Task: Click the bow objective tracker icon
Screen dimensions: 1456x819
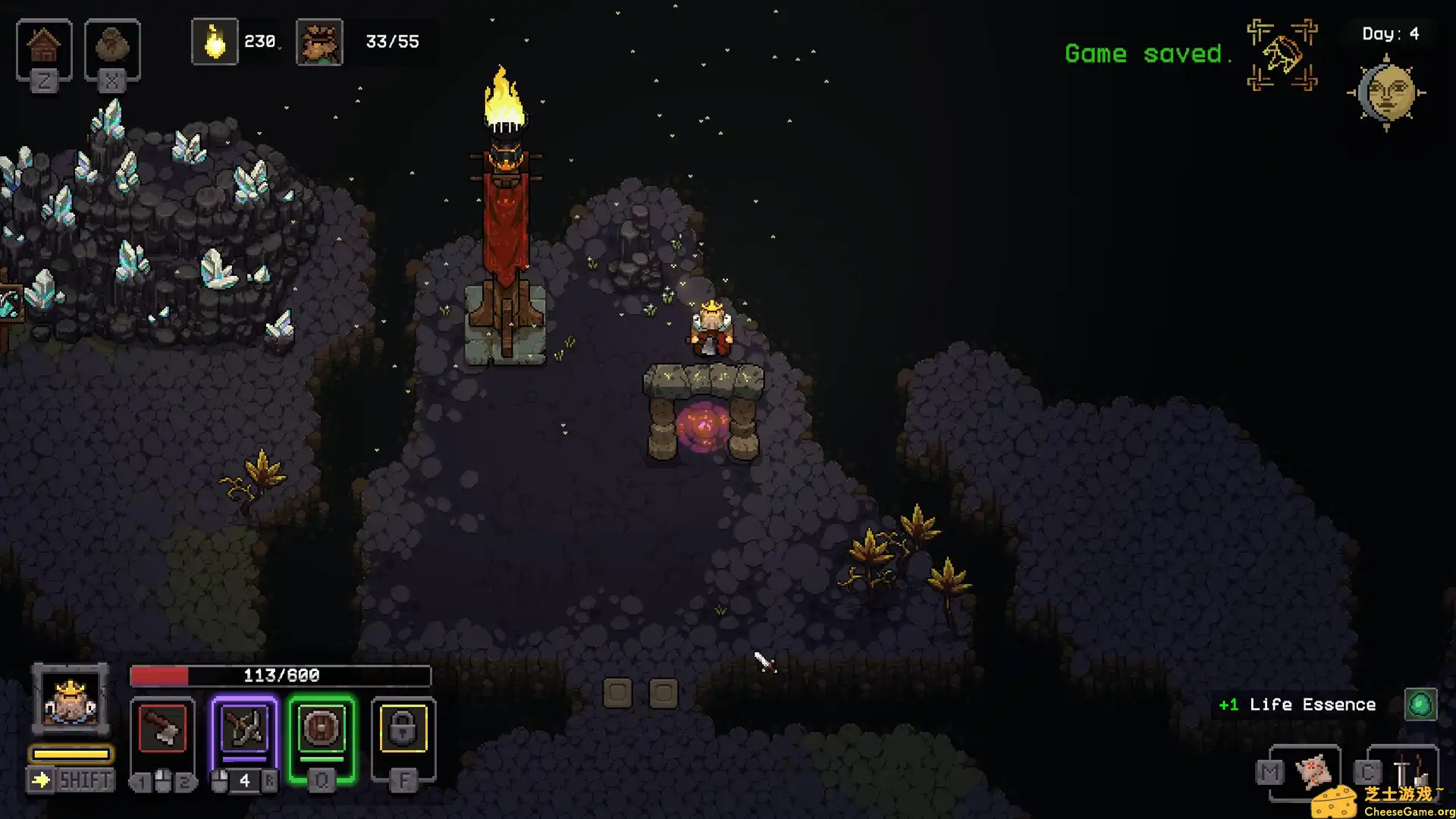Action: coord(1282,55)
